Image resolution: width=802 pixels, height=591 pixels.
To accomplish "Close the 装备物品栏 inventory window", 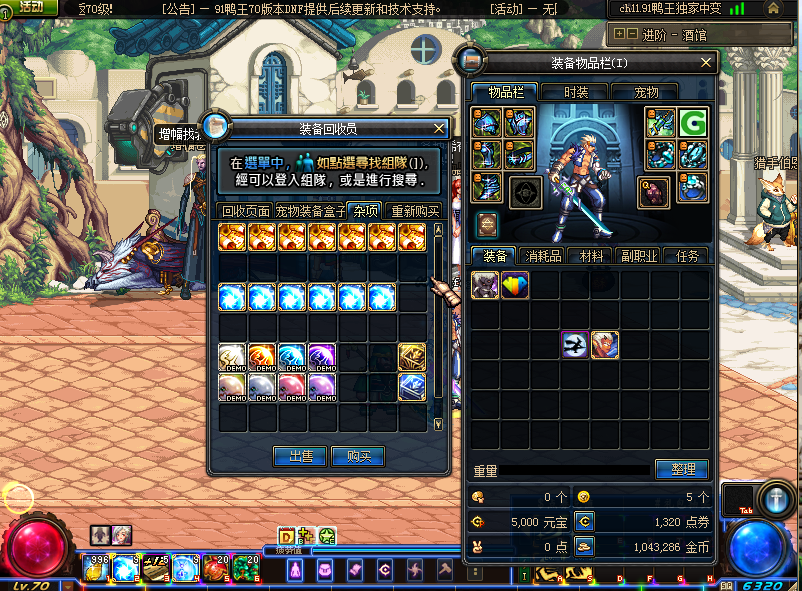I will 708,63.
